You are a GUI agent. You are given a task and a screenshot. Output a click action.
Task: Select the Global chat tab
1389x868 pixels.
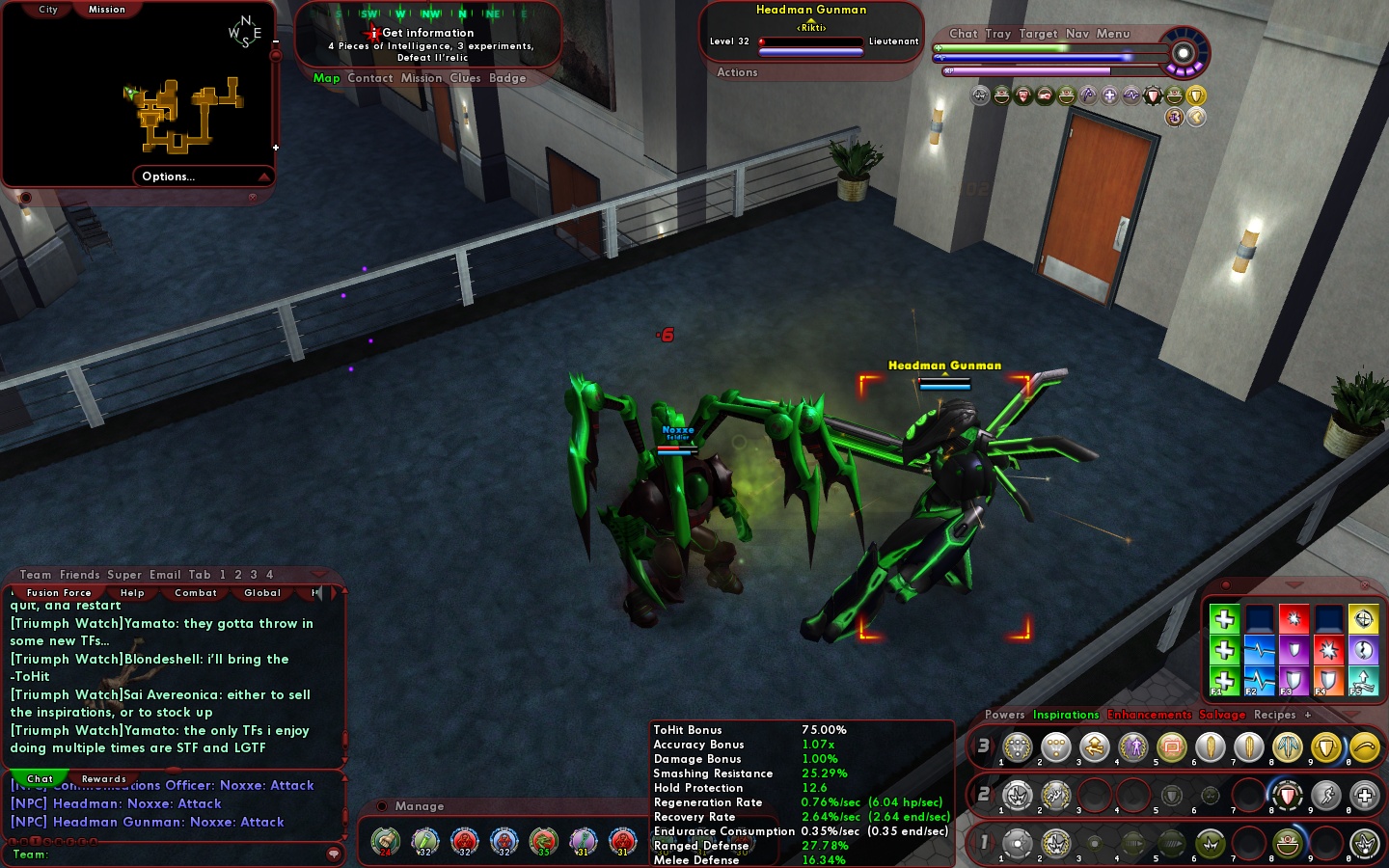point(262,593)
